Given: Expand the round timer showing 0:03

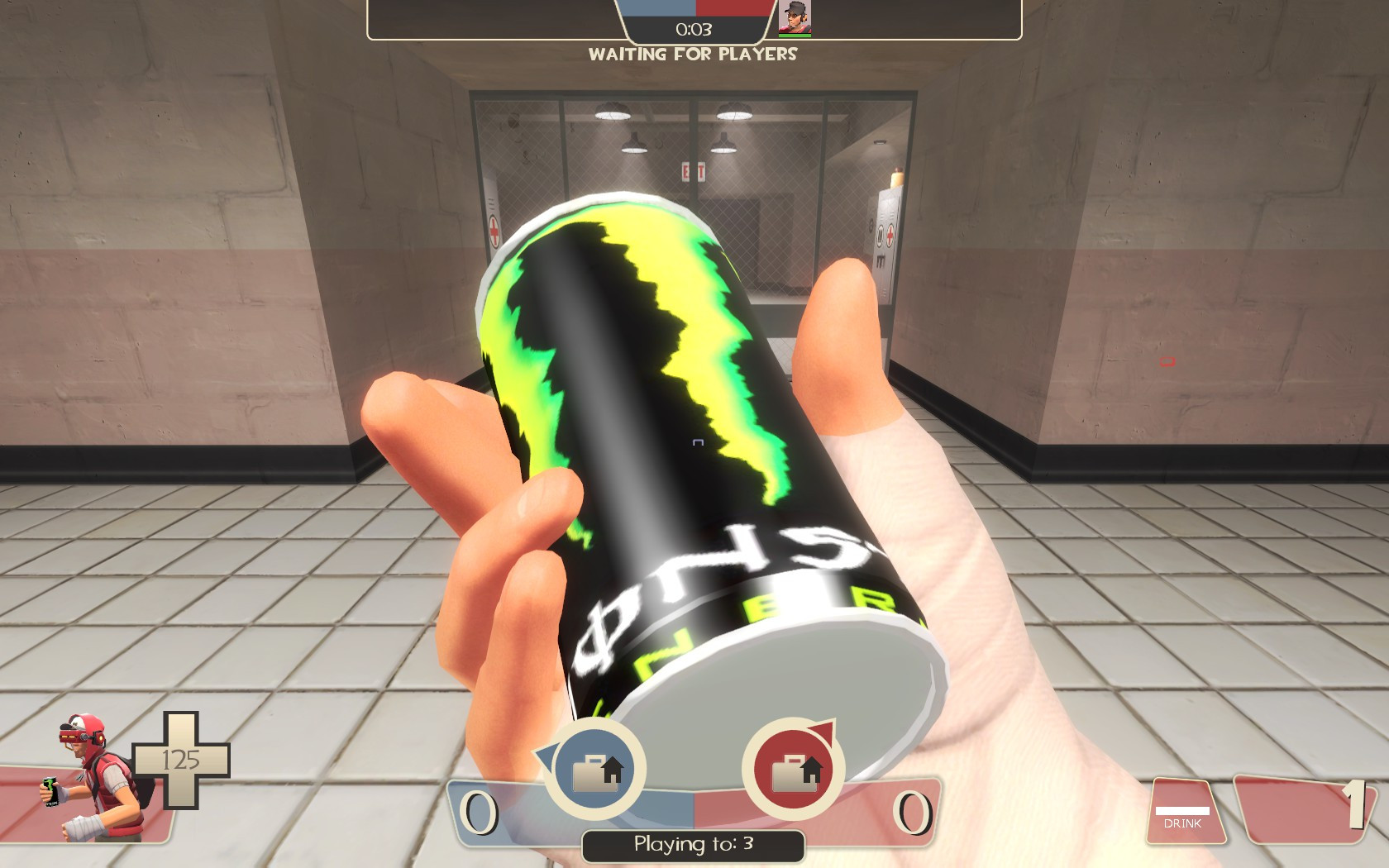Looking at the screenshot, I should pos(693,27).
